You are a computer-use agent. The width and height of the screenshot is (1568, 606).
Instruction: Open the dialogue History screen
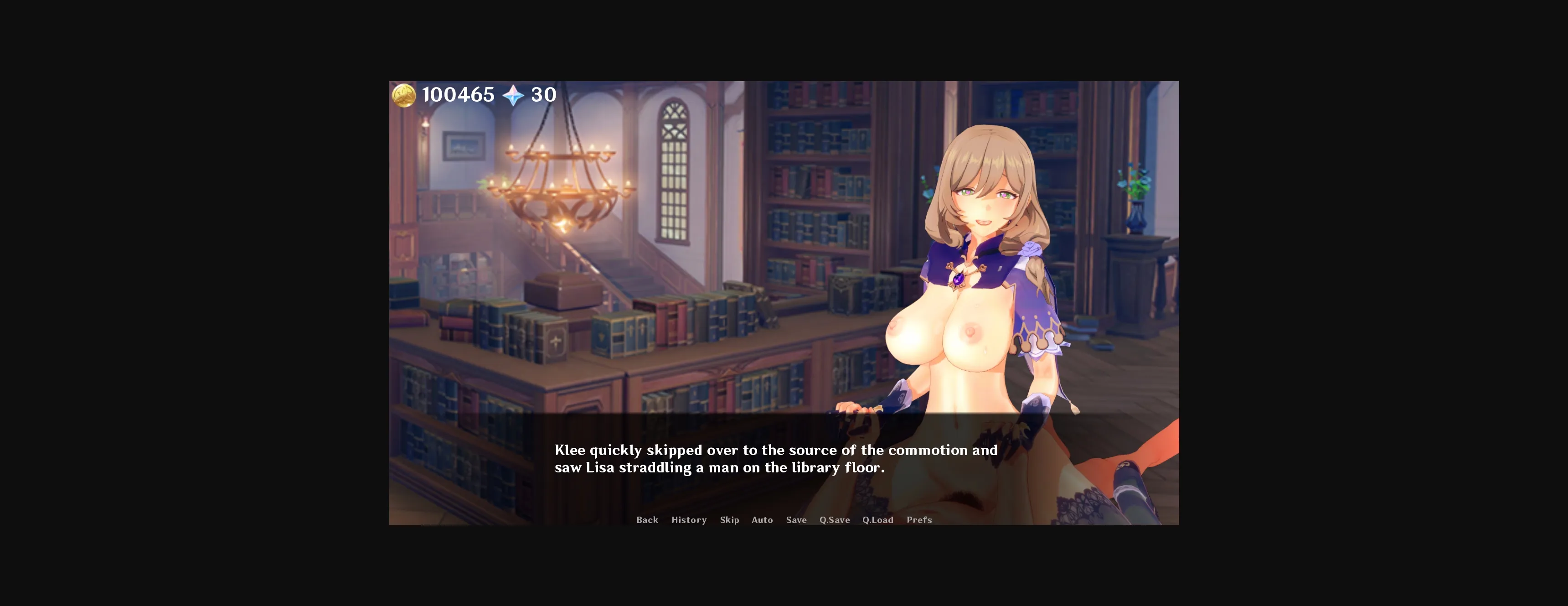(x=688, y=520)
